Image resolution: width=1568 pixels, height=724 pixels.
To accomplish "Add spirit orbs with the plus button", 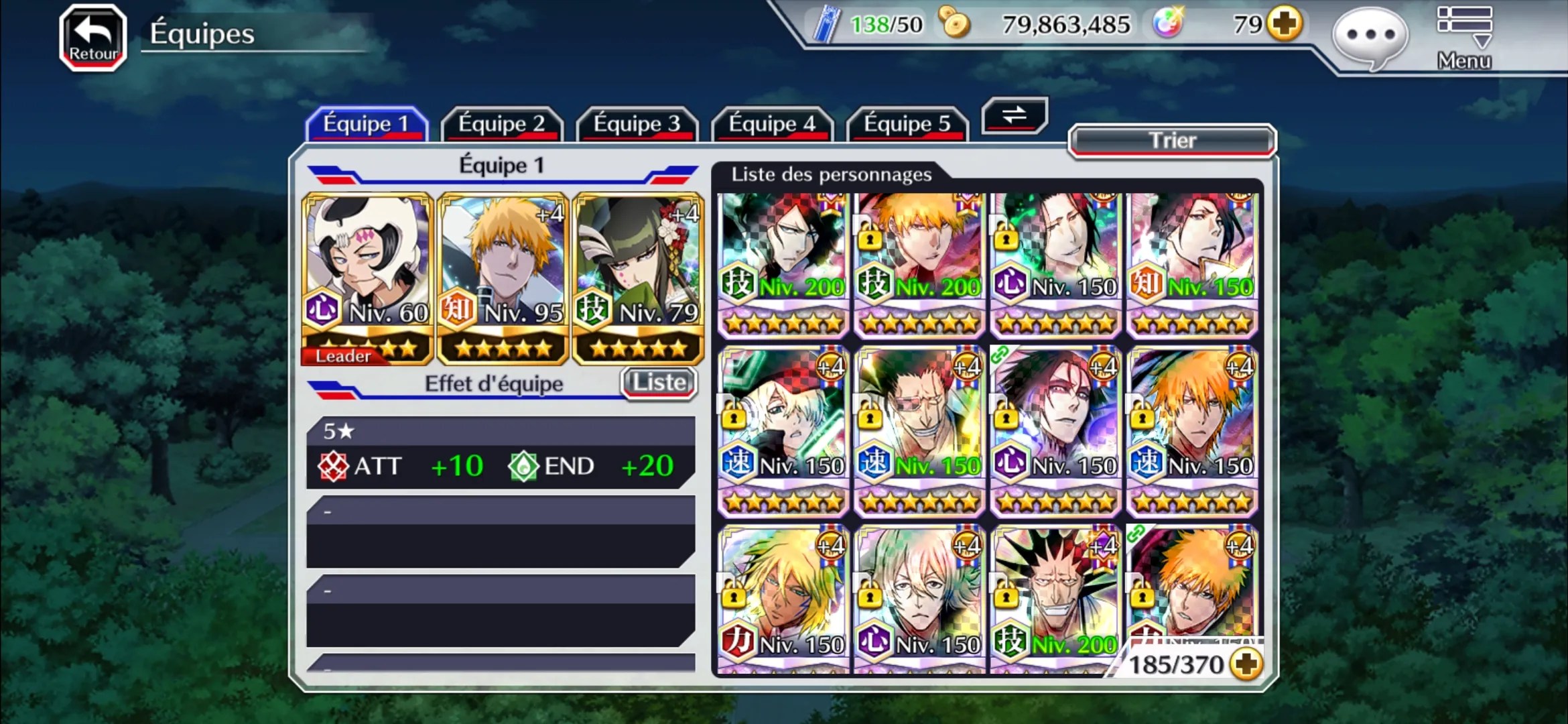I will pyautogui.click(x=1285, y=24).
